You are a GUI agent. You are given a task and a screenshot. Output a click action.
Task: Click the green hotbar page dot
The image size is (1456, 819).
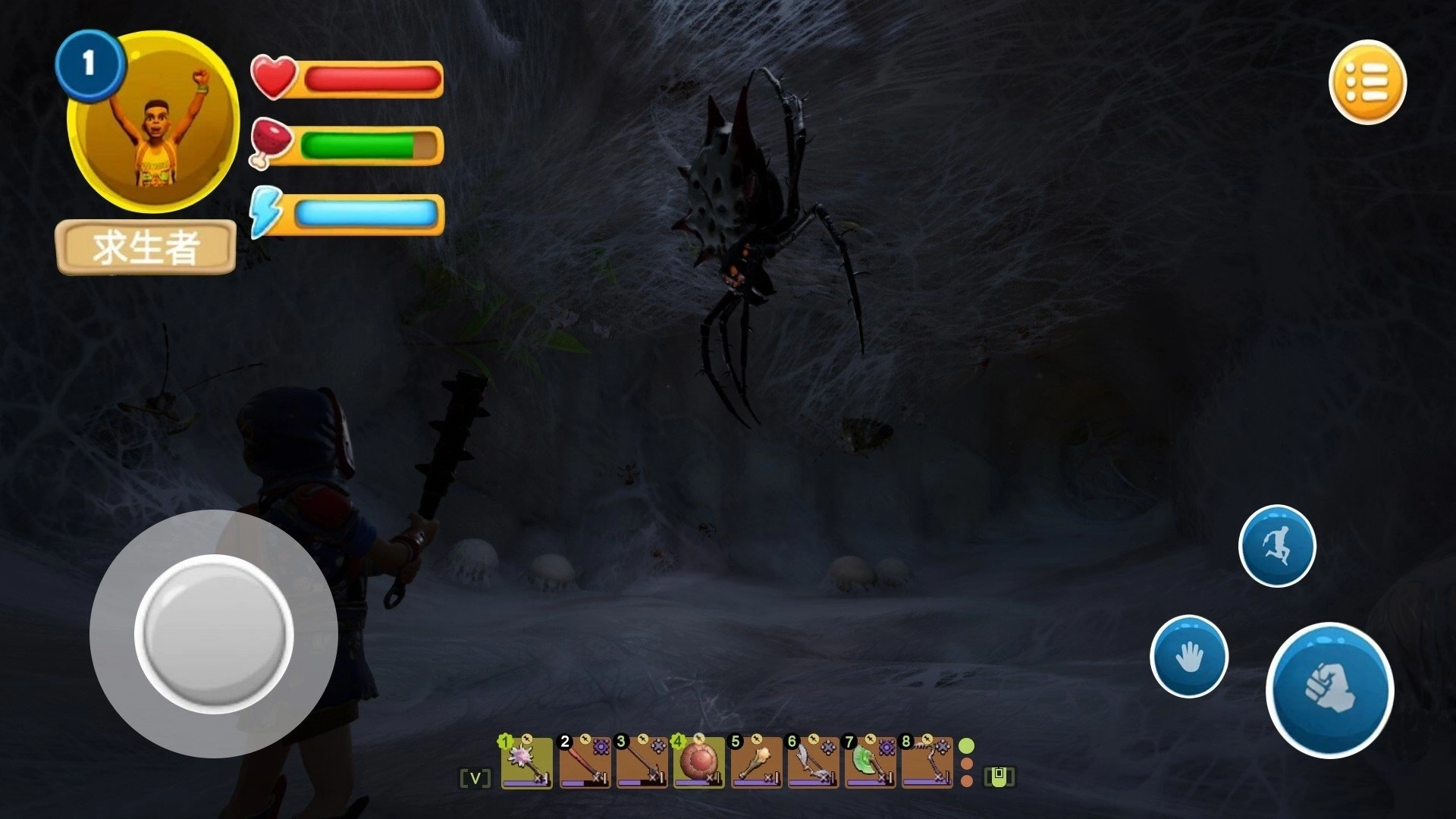(x=967, y=745)
